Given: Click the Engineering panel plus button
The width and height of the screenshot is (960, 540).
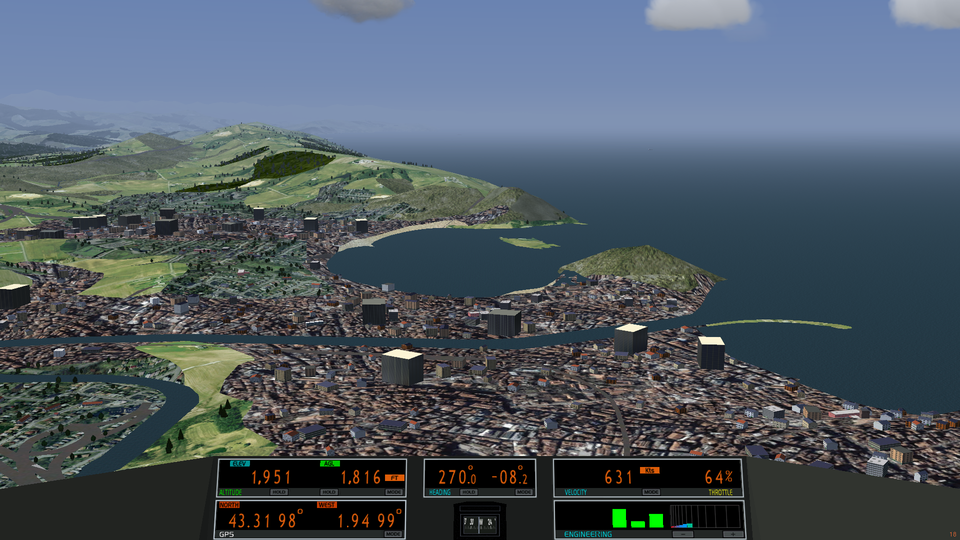Looking at the screenshot, I should point(731,534).
